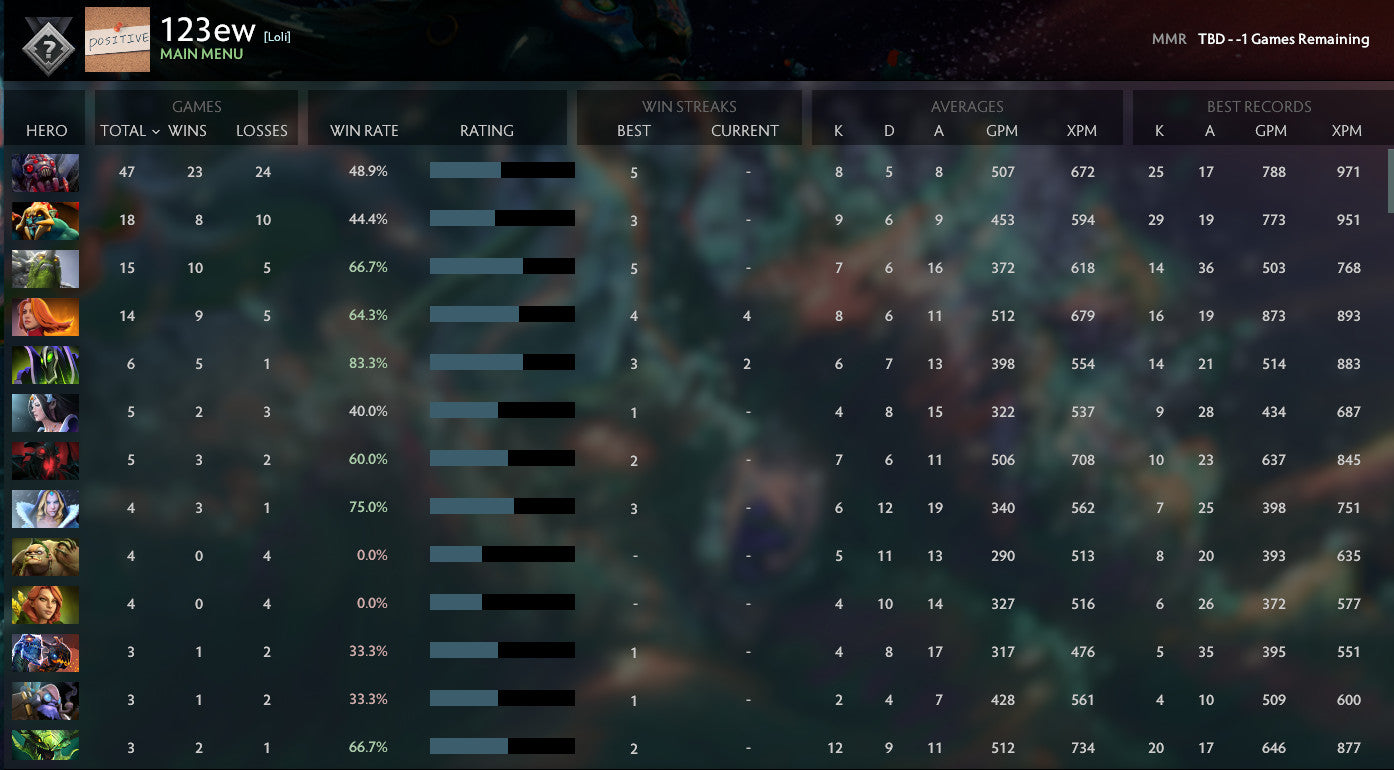This screenshot has width=1394, height=770.
Task: Sort heroes by the WIN RATE column
Action: [363, 130]
